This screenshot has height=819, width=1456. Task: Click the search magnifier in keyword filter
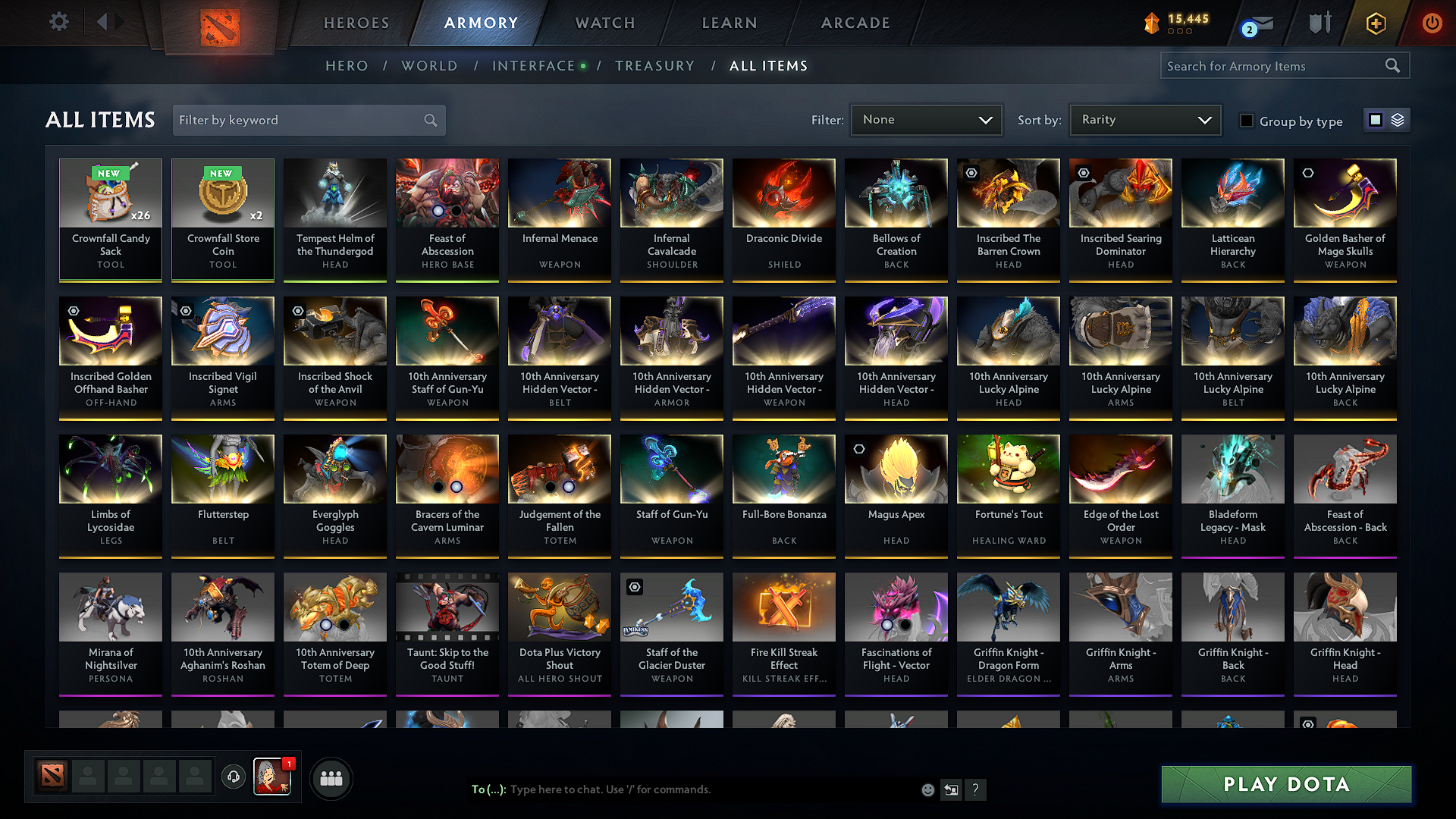(429, 120)
